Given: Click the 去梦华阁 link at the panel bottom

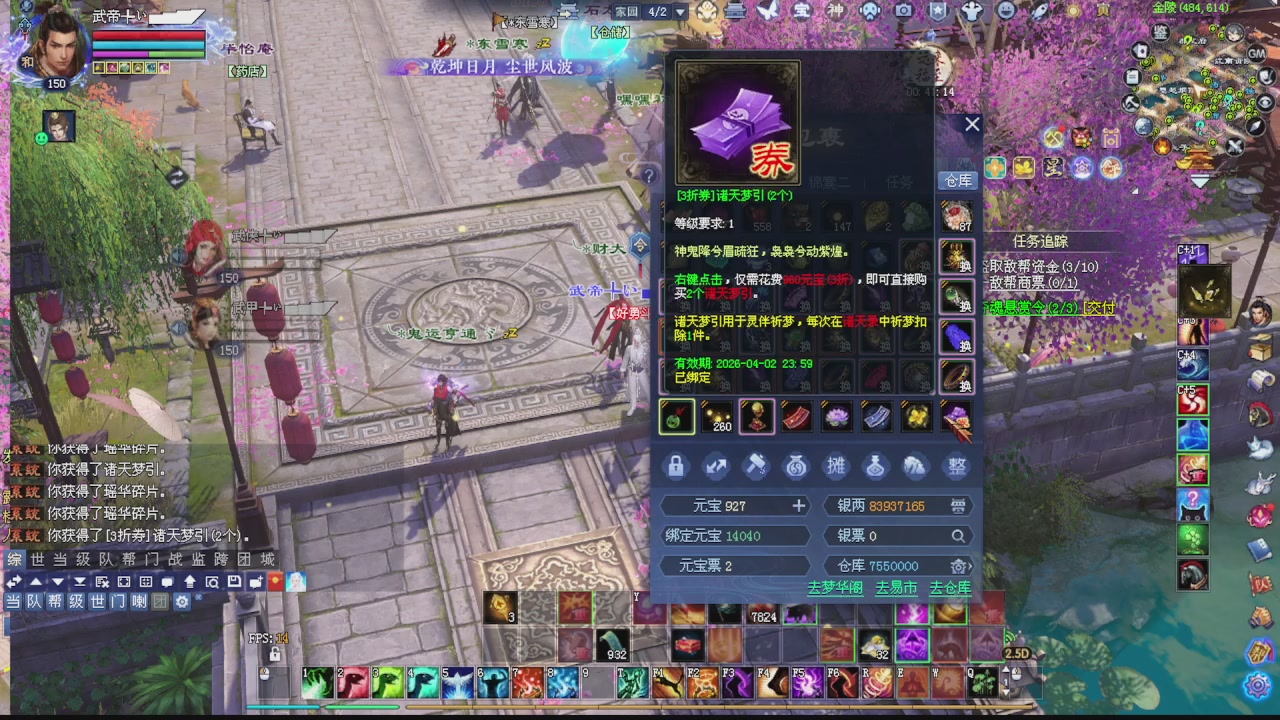Looking at the screenshot, I should (x=834, y=589).
